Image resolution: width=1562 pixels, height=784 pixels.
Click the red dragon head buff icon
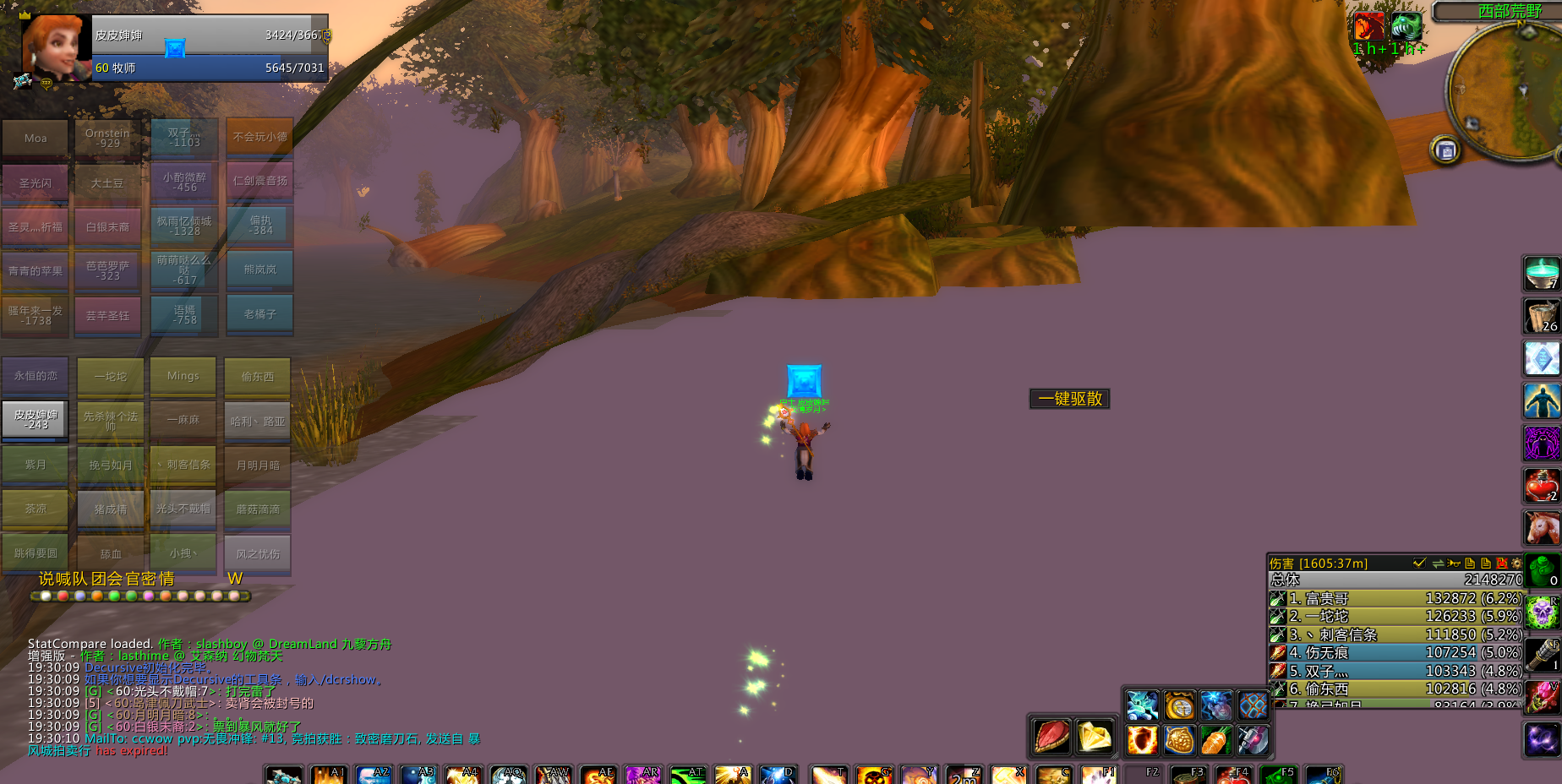click(1369, 26)
